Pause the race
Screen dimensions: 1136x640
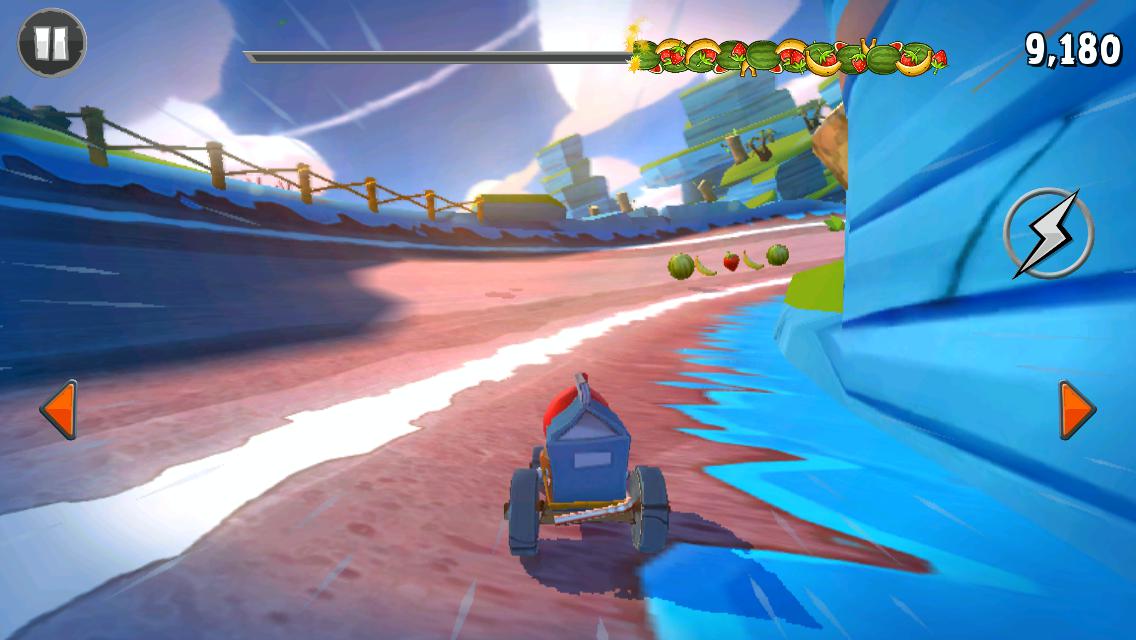pyautogui.click(x=52, y=42)
